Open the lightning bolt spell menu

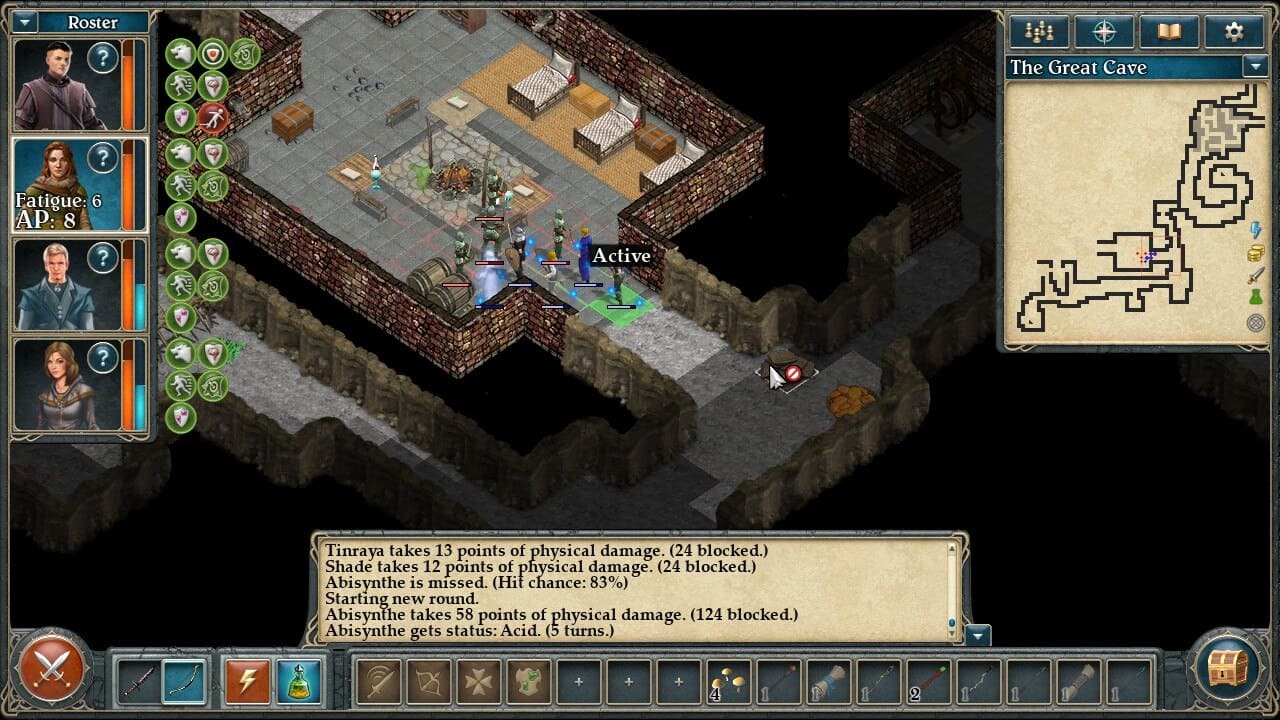[x=246, y=681]
